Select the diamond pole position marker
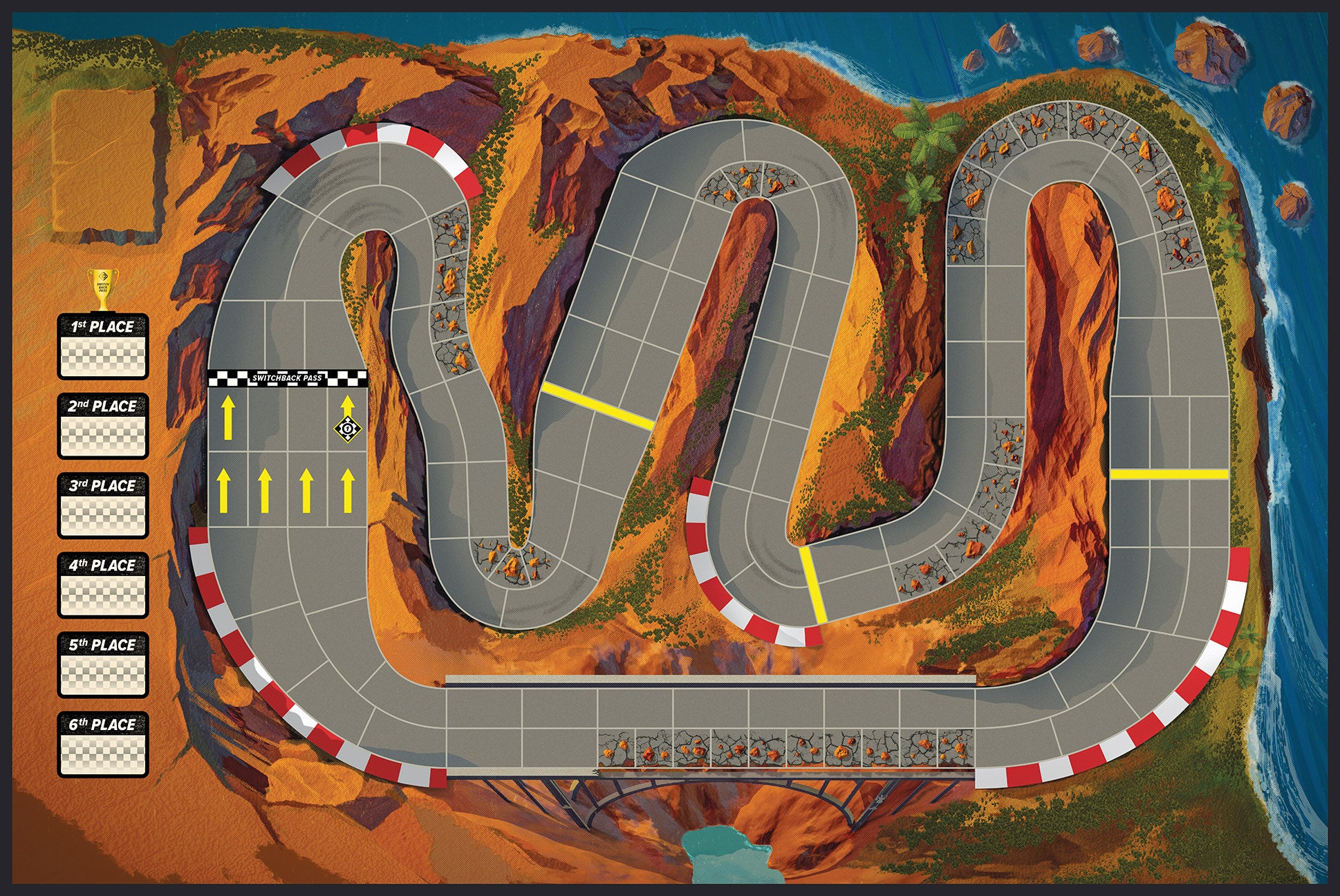Viewport: 1340px width, 896px height. pos(347,429)
